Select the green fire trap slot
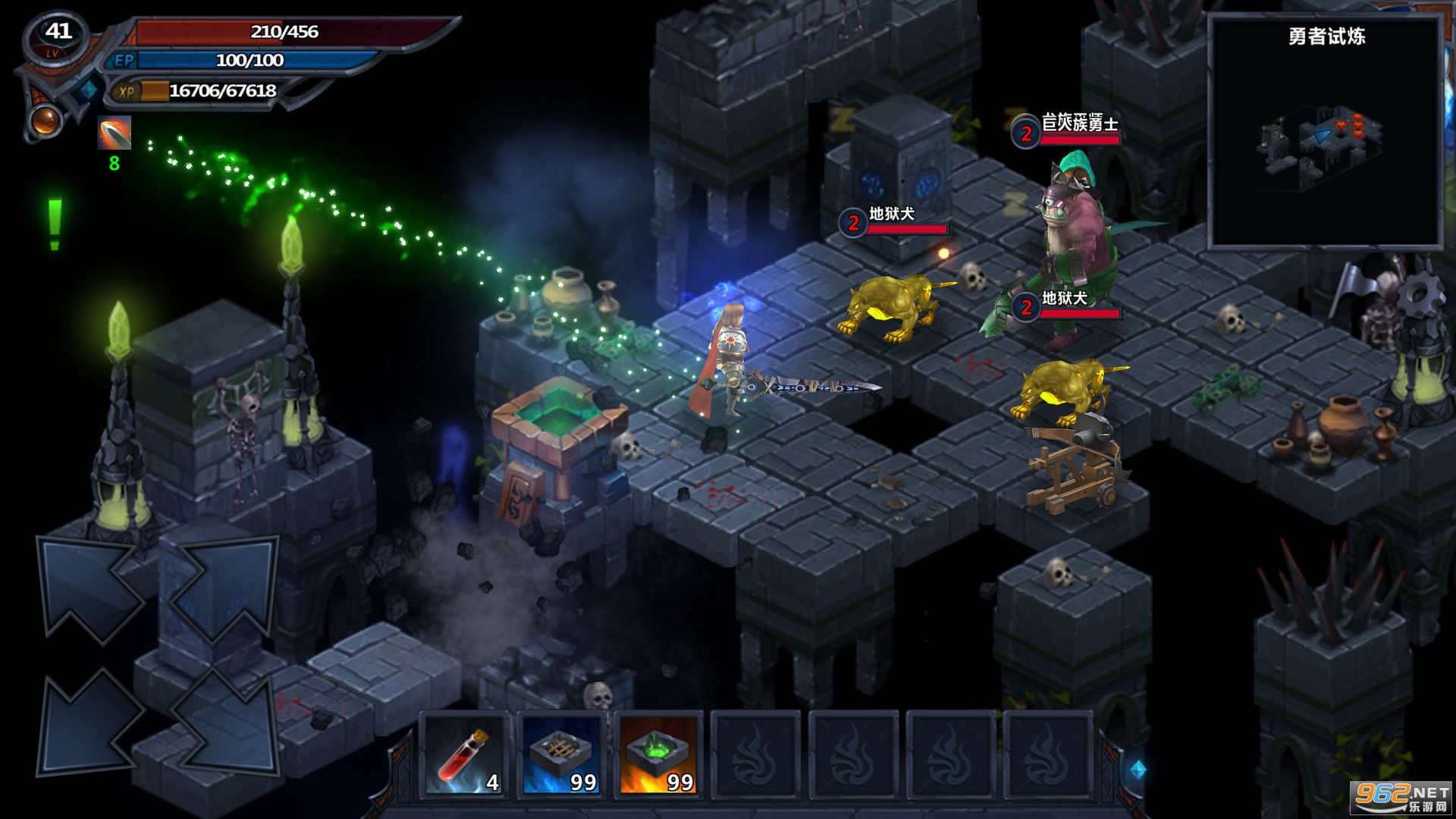This screenshot has width=1456, height=819. pyautogui.click(x=659, y=756)
